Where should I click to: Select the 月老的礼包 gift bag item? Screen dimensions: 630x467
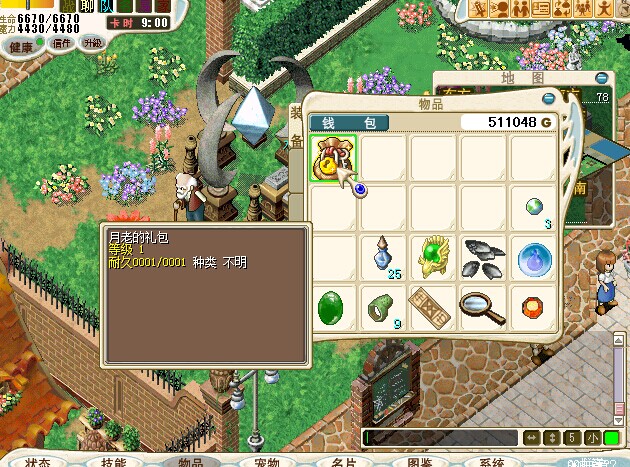click(333, 158)
